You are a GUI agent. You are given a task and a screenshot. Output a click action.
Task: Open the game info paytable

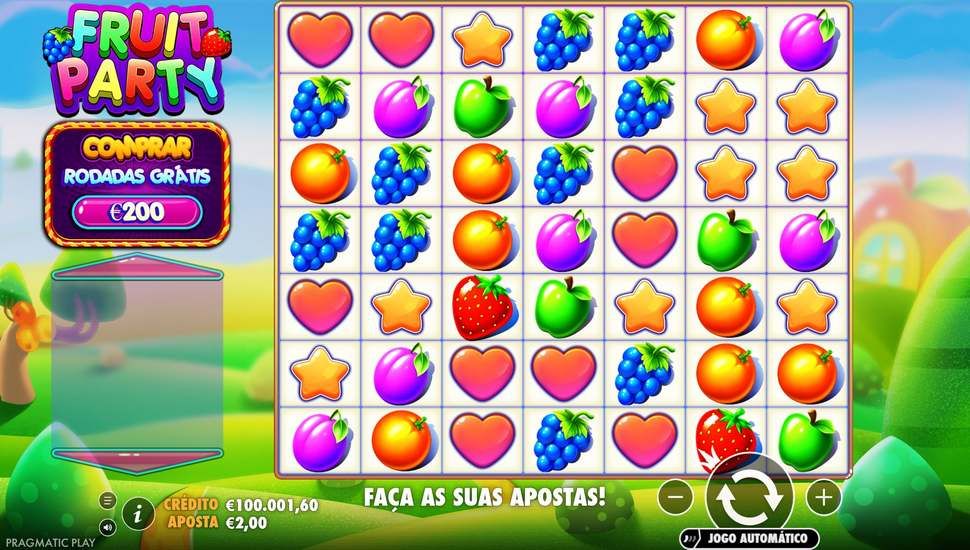point(139,514)
